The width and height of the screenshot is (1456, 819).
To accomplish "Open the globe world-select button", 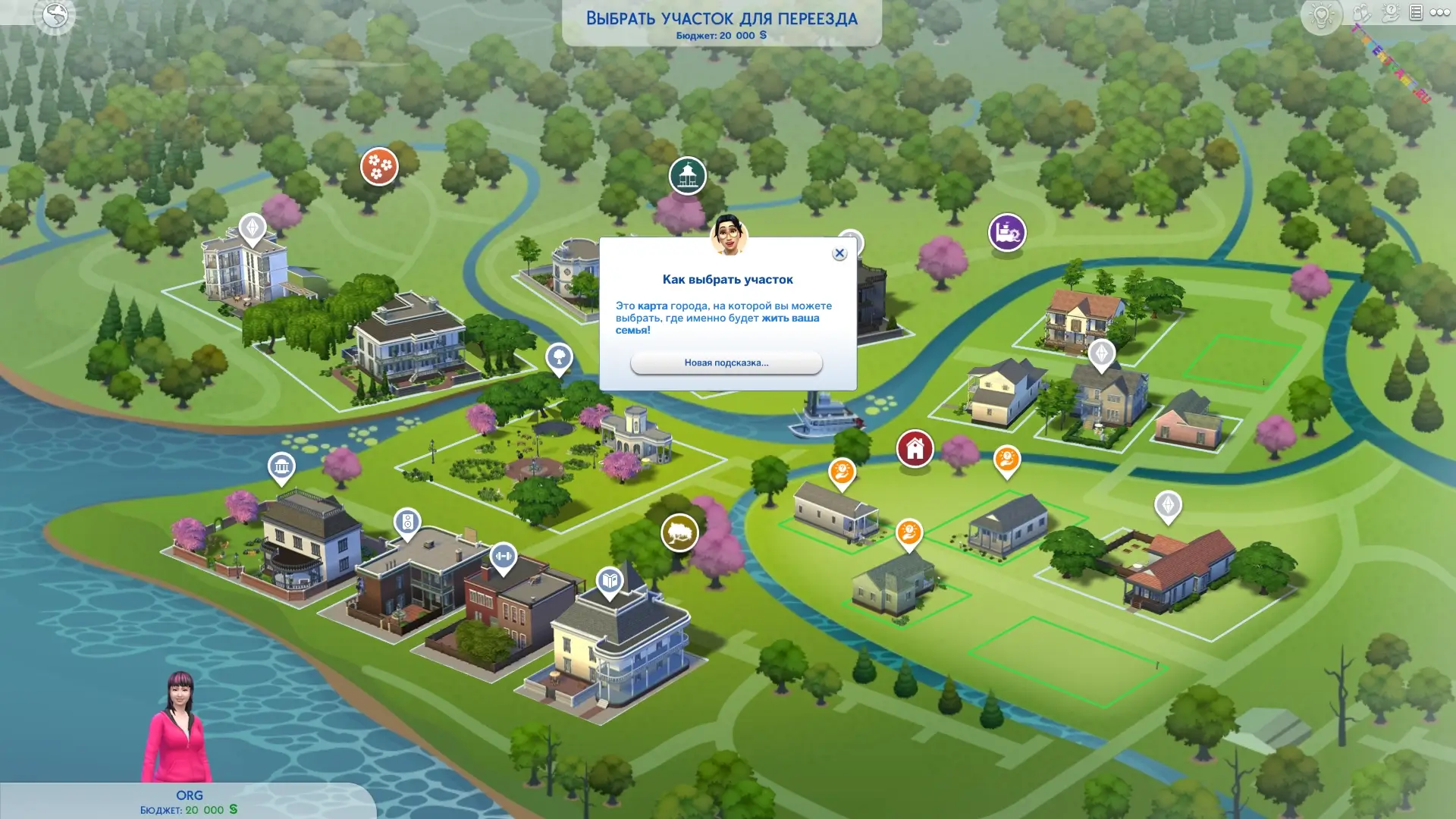I will (x=55, y=14).
